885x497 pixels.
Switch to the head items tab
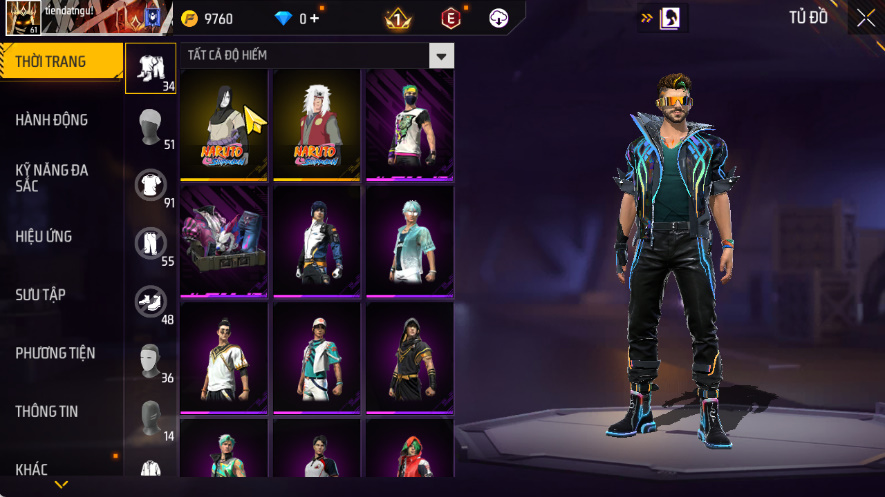151,126
